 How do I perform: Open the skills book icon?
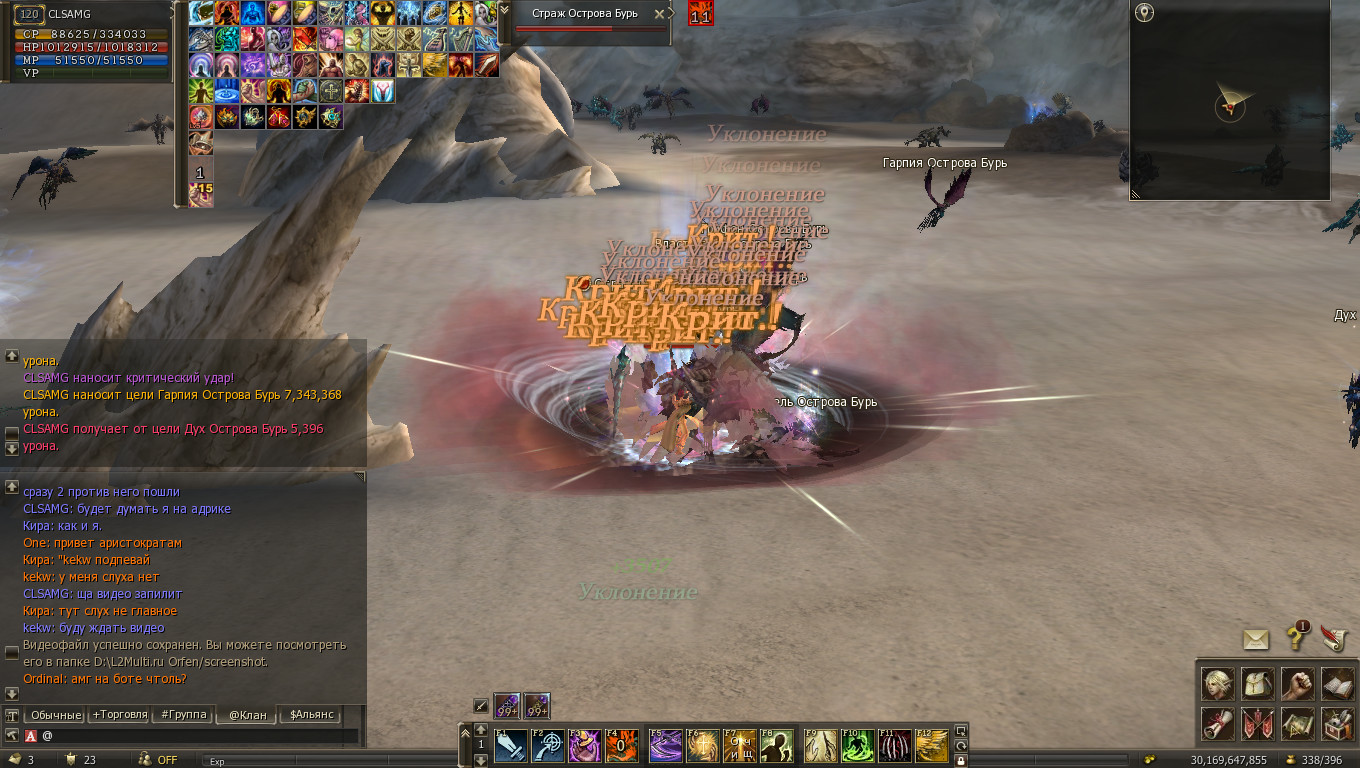click(1337, 684)
